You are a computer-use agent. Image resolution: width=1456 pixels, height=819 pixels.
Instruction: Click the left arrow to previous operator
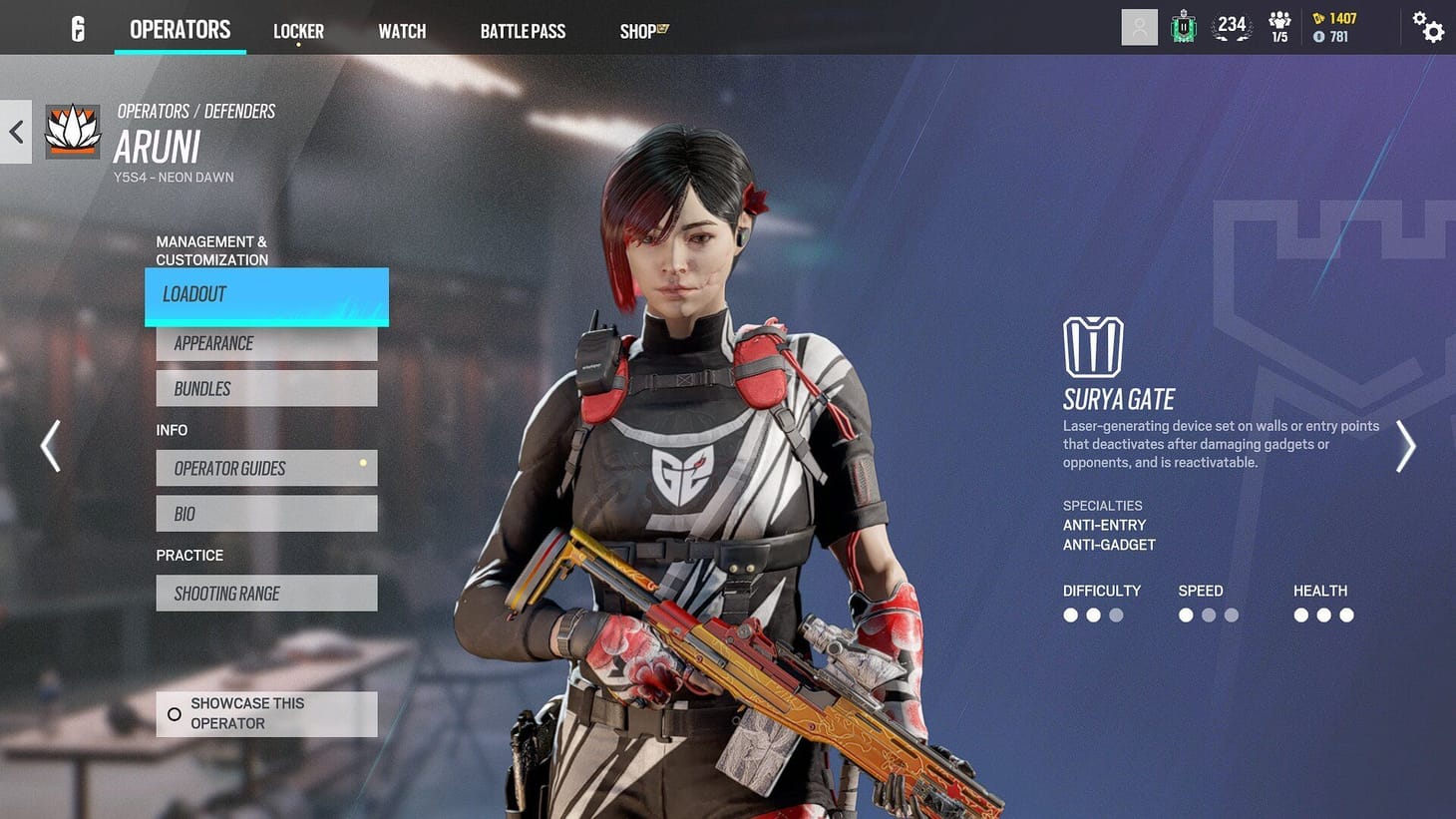coord(50,445)
